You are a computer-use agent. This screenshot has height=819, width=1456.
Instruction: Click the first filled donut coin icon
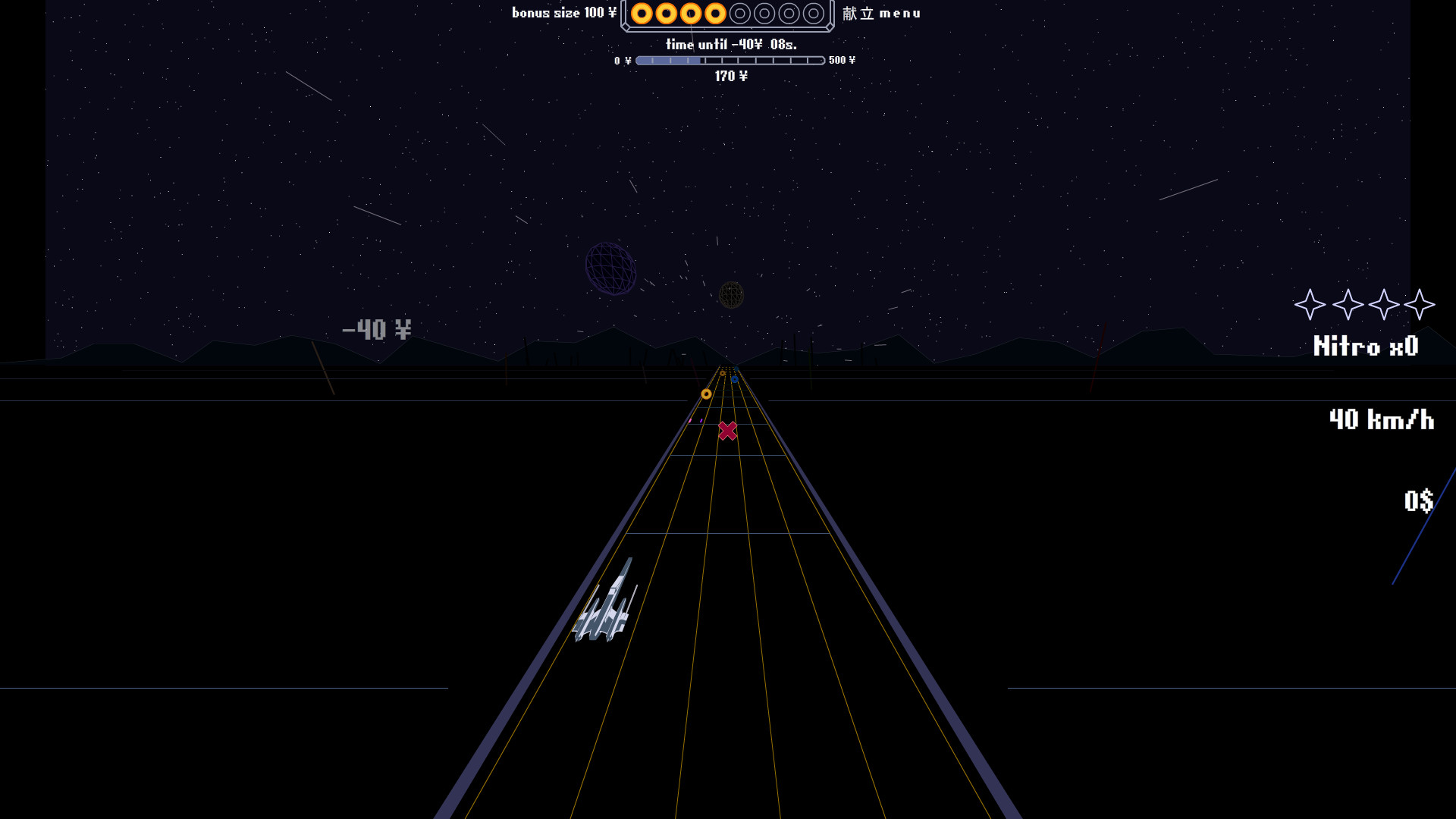642,14
